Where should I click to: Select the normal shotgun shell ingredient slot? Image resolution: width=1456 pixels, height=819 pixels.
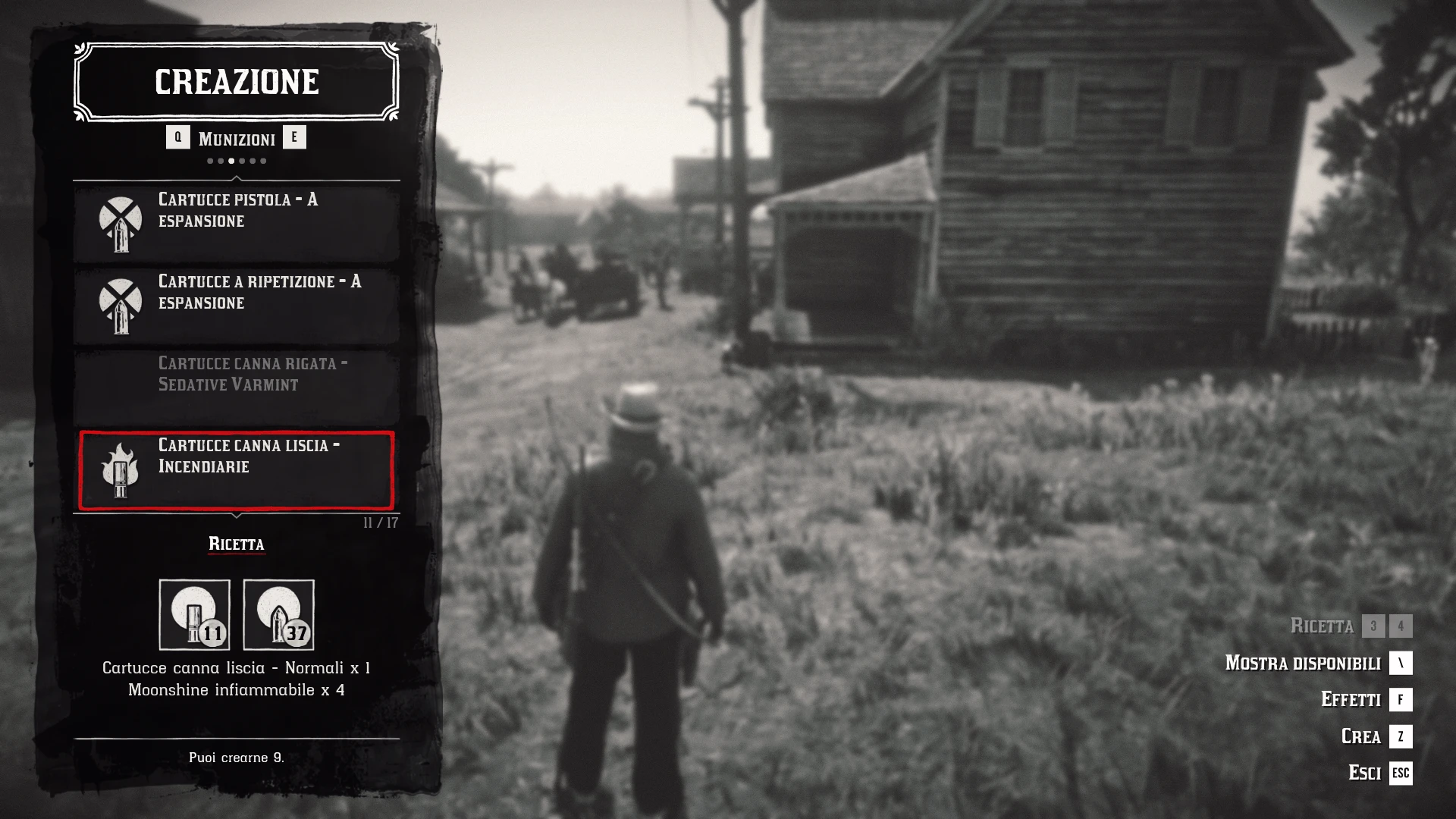pyautogui.click(x=194, y=614)
